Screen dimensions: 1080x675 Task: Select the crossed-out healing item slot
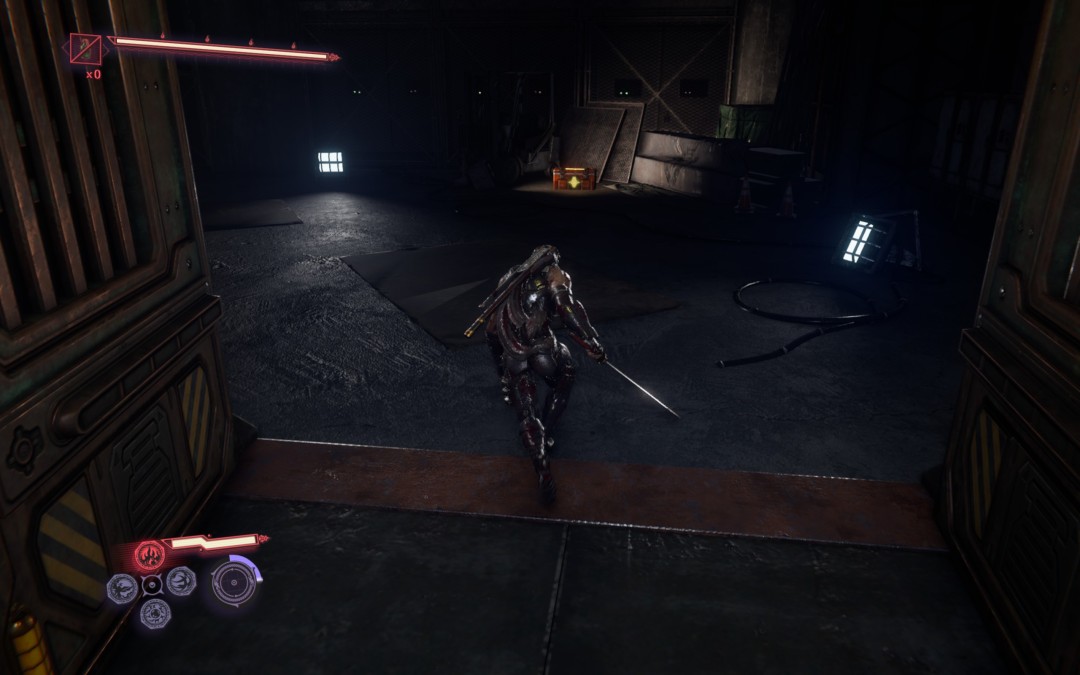(x=85, y=48)
